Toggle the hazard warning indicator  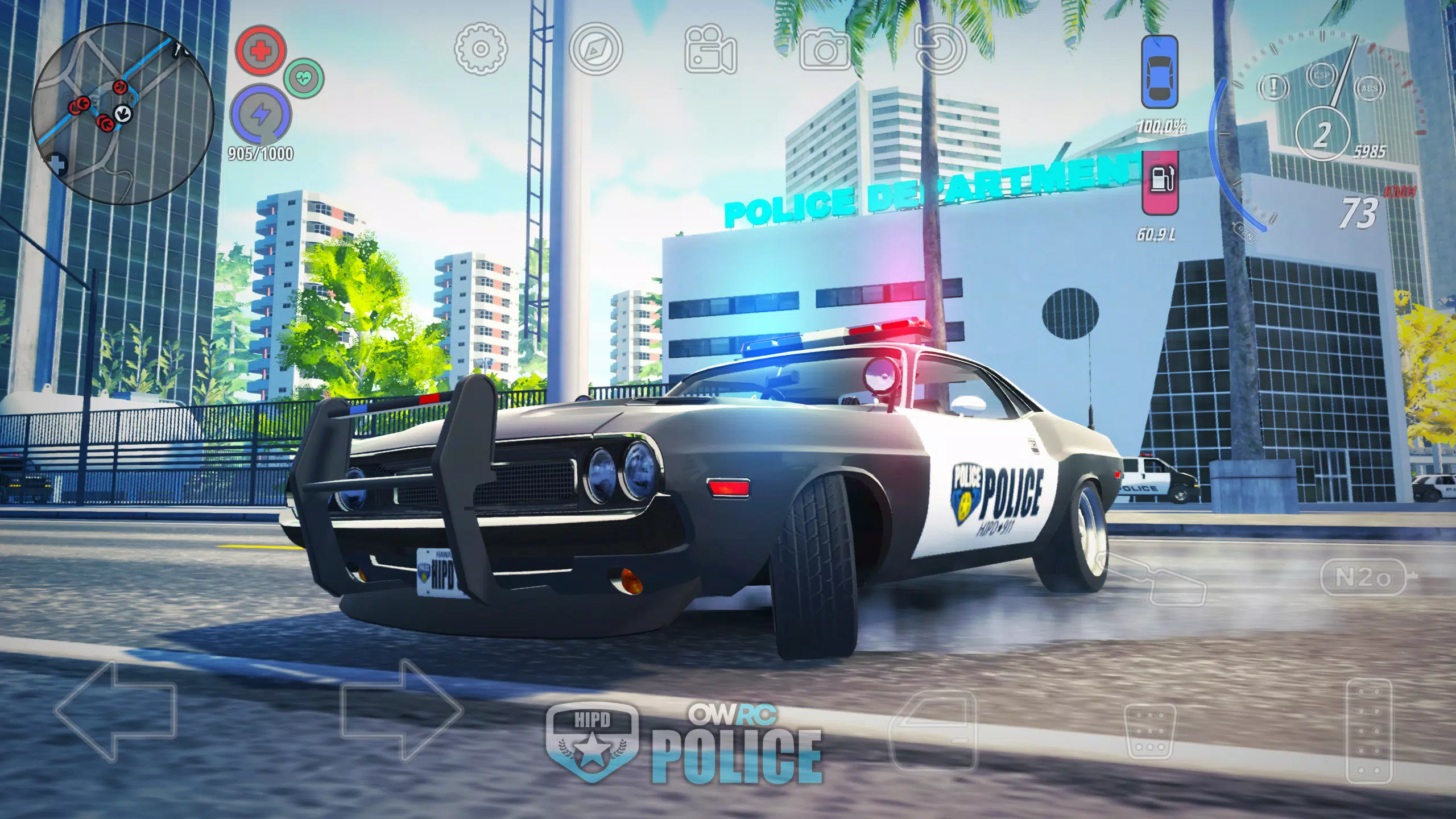coord(1275,88)
